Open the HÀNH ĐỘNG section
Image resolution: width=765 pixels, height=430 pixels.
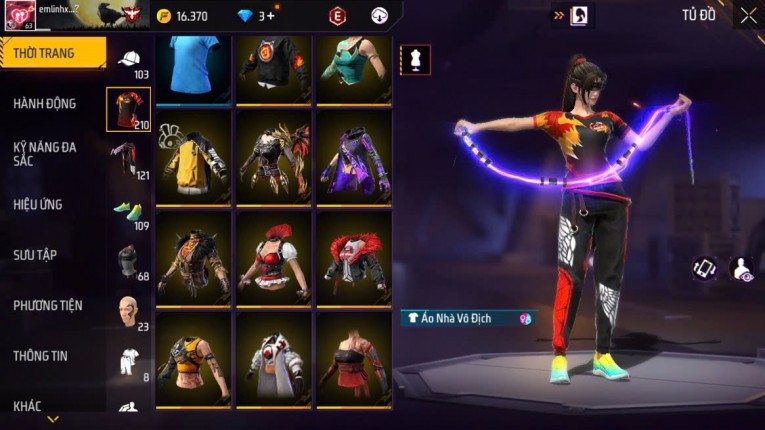pos(45,104)
